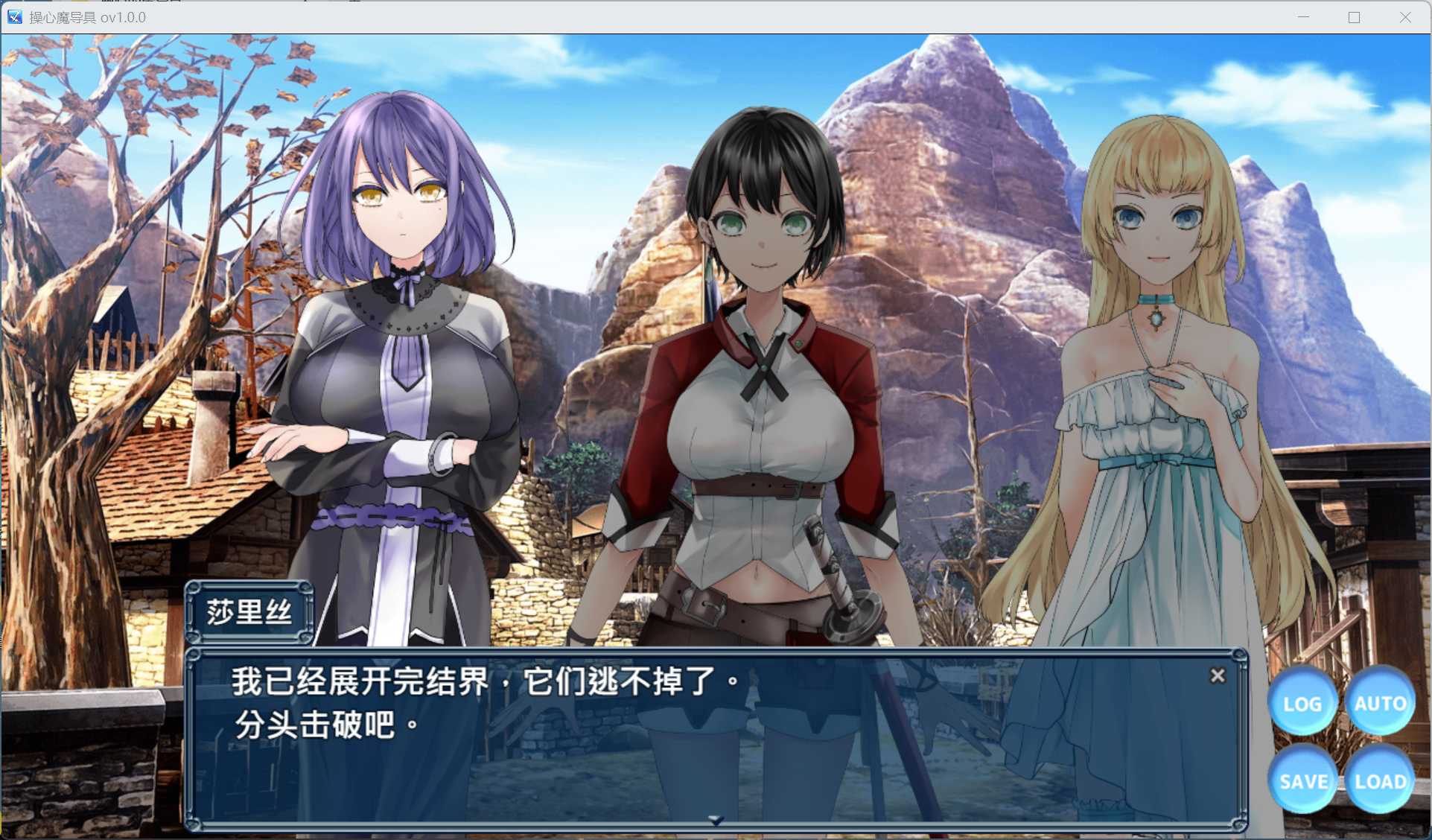Screen dimensions: 1432x840
Task: Maximize the game window
Action: coord(1353,16)
